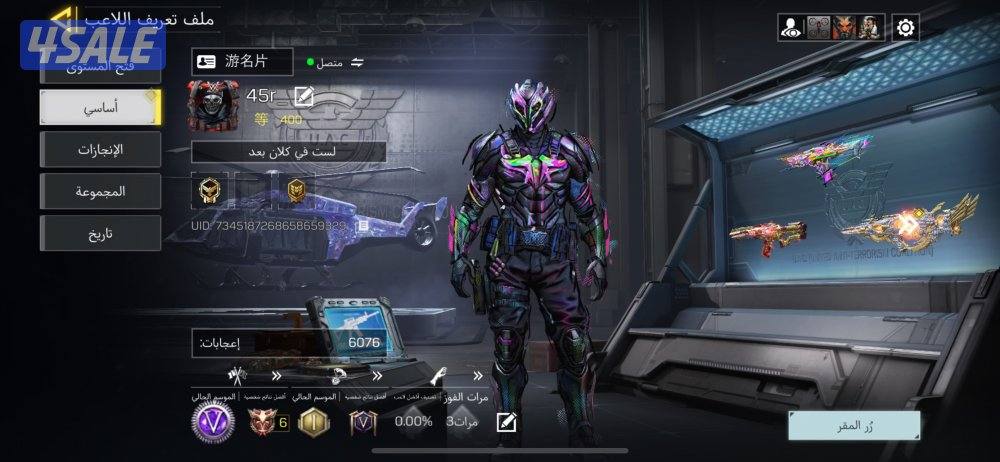This screenshot has height=462, width=1000.
Task: Copy the player UID
Action: [x=364, y=226]
